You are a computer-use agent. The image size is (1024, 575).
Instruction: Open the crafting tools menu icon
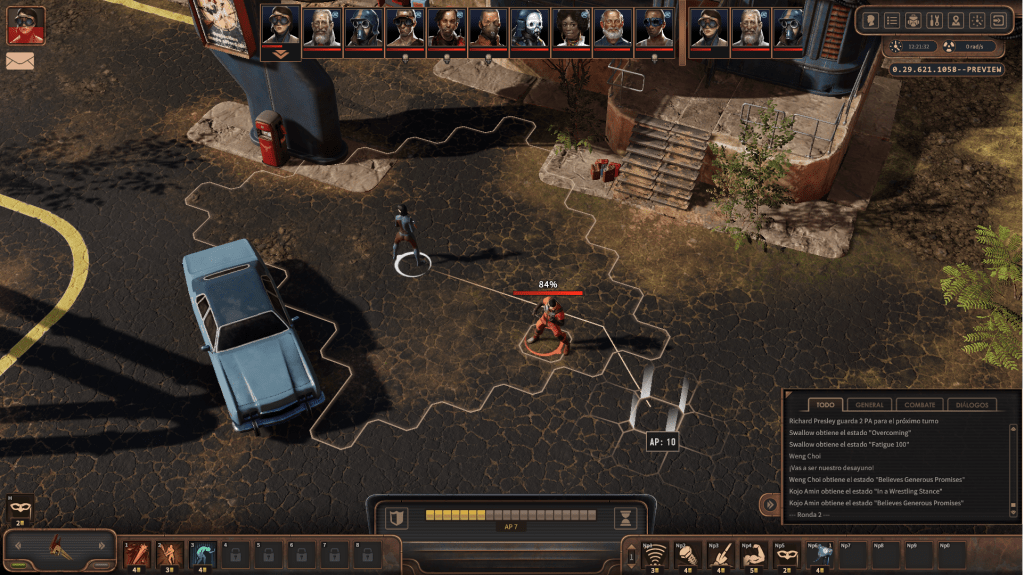tap(934, 20)
